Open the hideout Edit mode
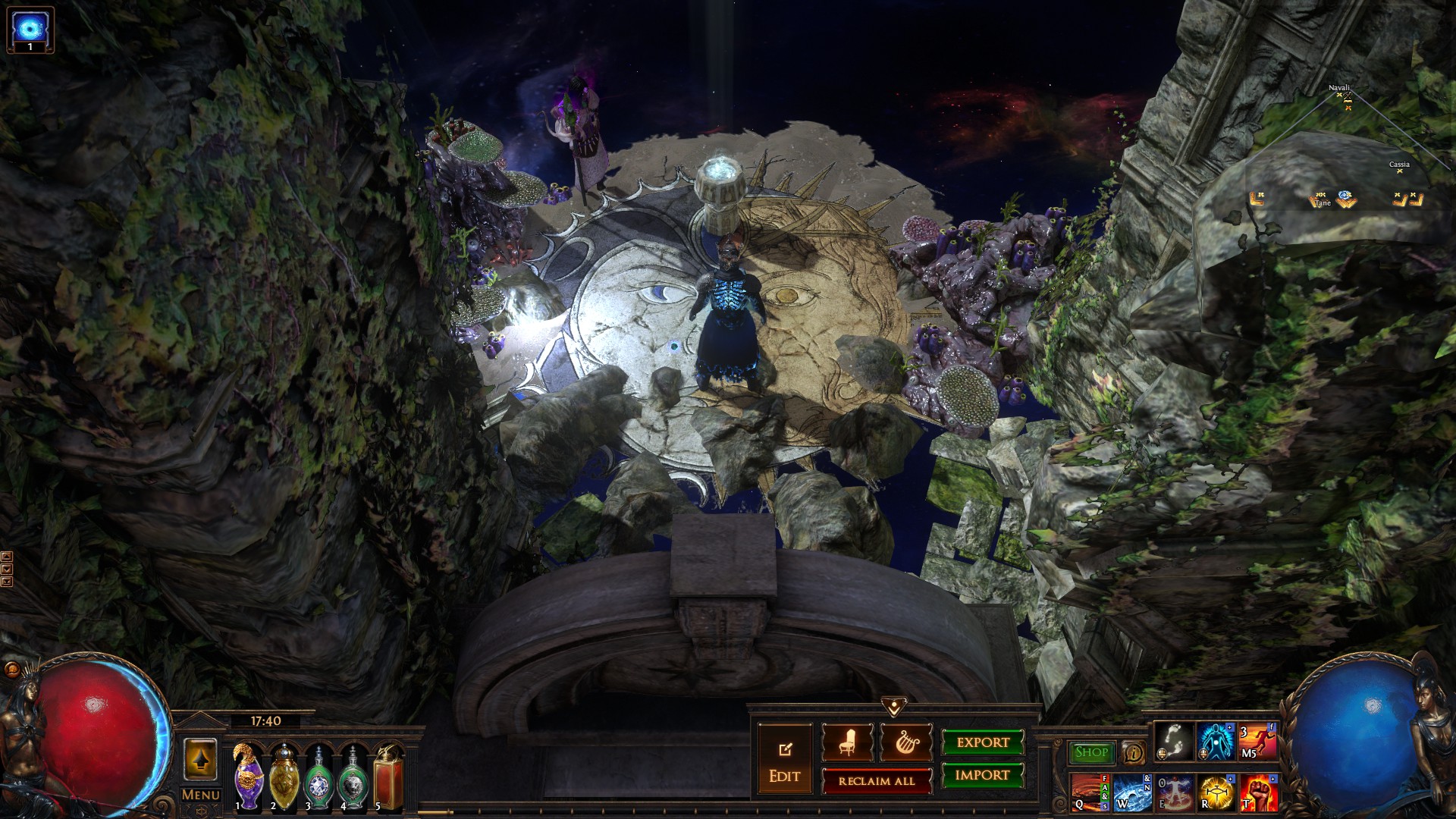The image size is (1456, 819). click(x=784, y=760)
